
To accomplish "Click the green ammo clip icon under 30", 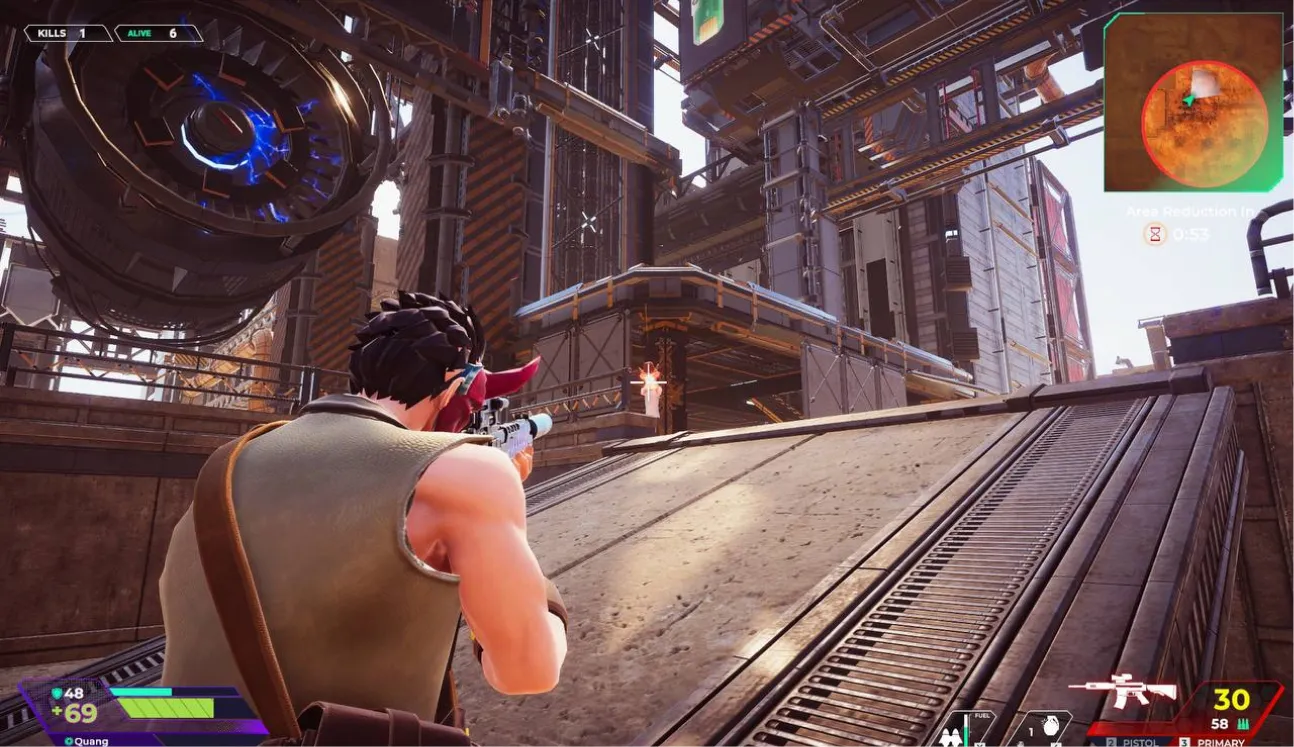I will pos(1242,724).
